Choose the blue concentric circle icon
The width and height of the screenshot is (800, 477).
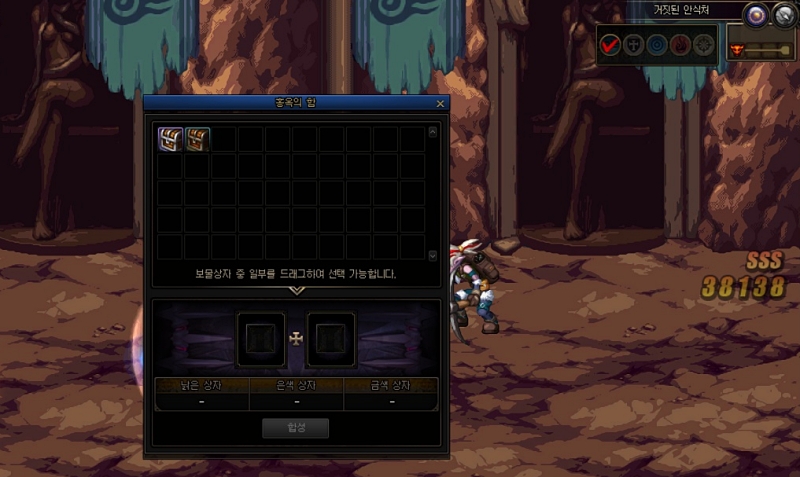(657, 44)
